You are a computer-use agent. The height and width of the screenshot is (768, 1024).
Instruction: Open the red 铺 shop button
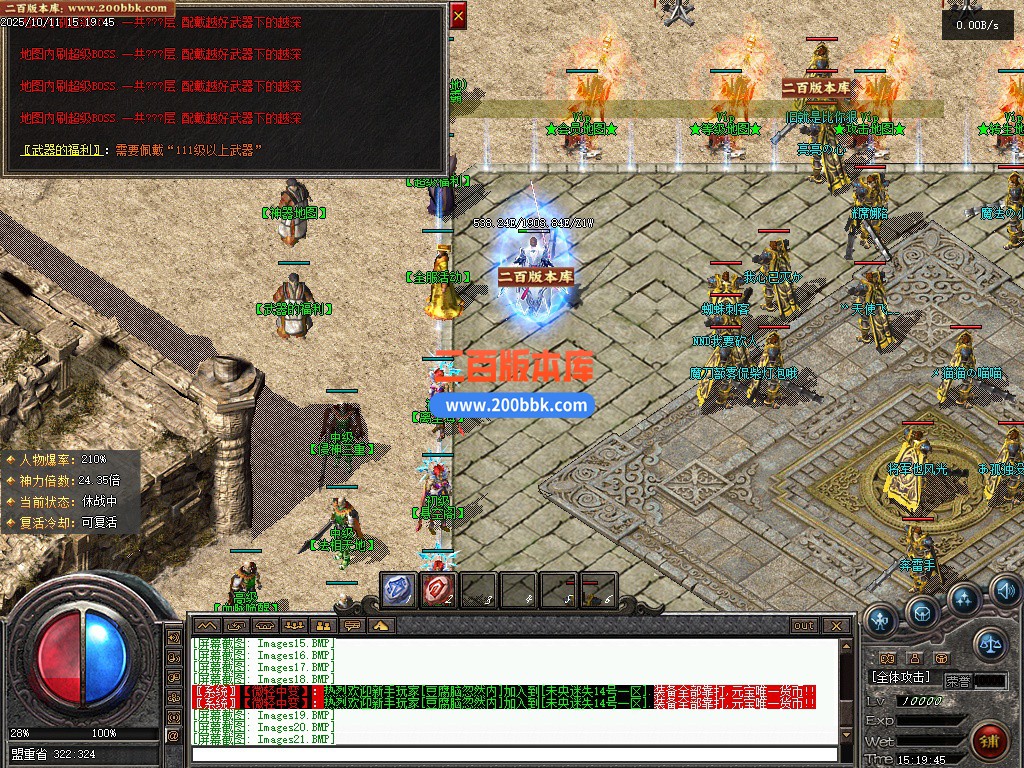point(990,742)
